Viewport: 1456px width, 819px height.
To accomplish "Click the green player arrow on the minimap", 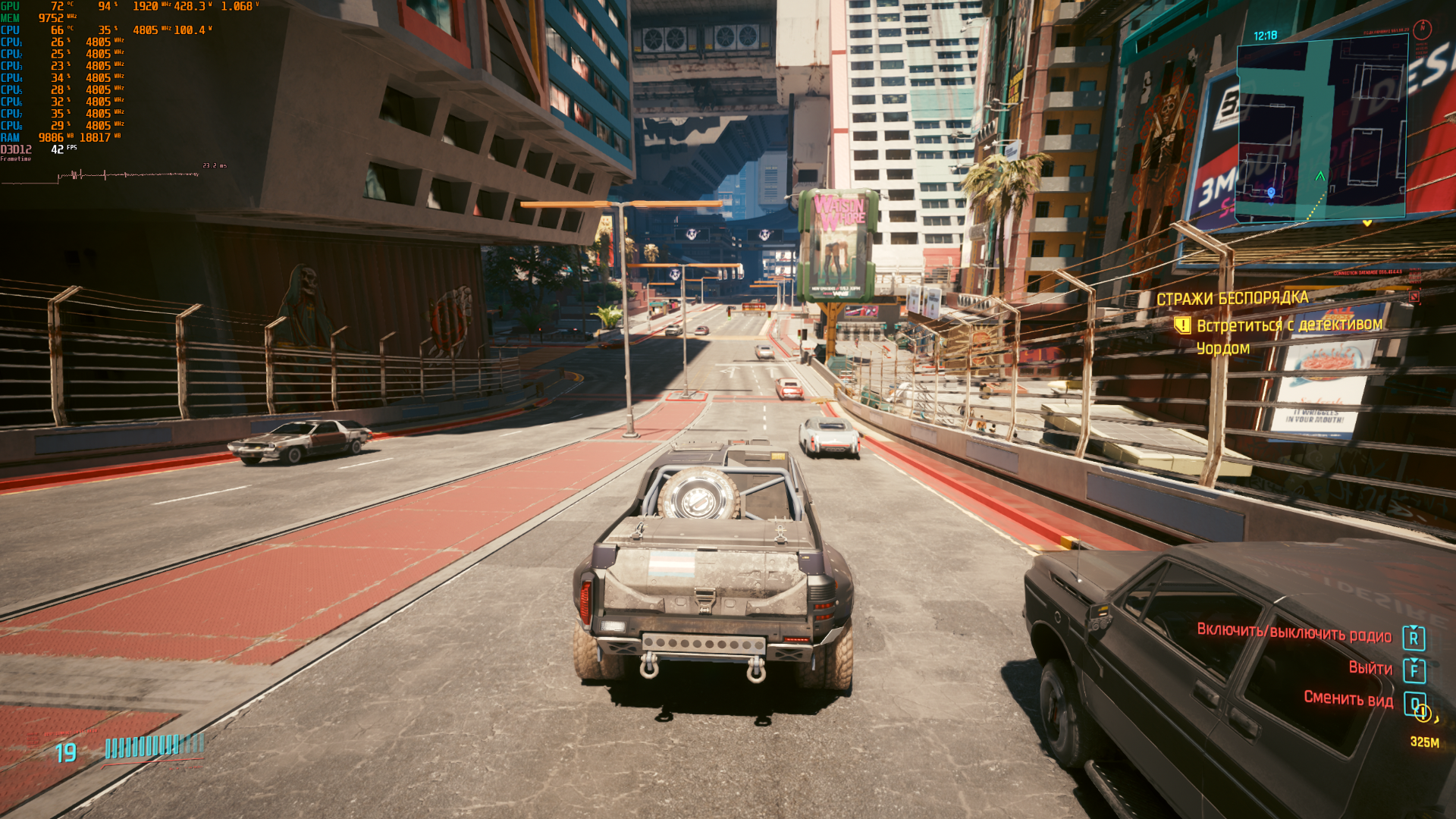I will 1320,176.
